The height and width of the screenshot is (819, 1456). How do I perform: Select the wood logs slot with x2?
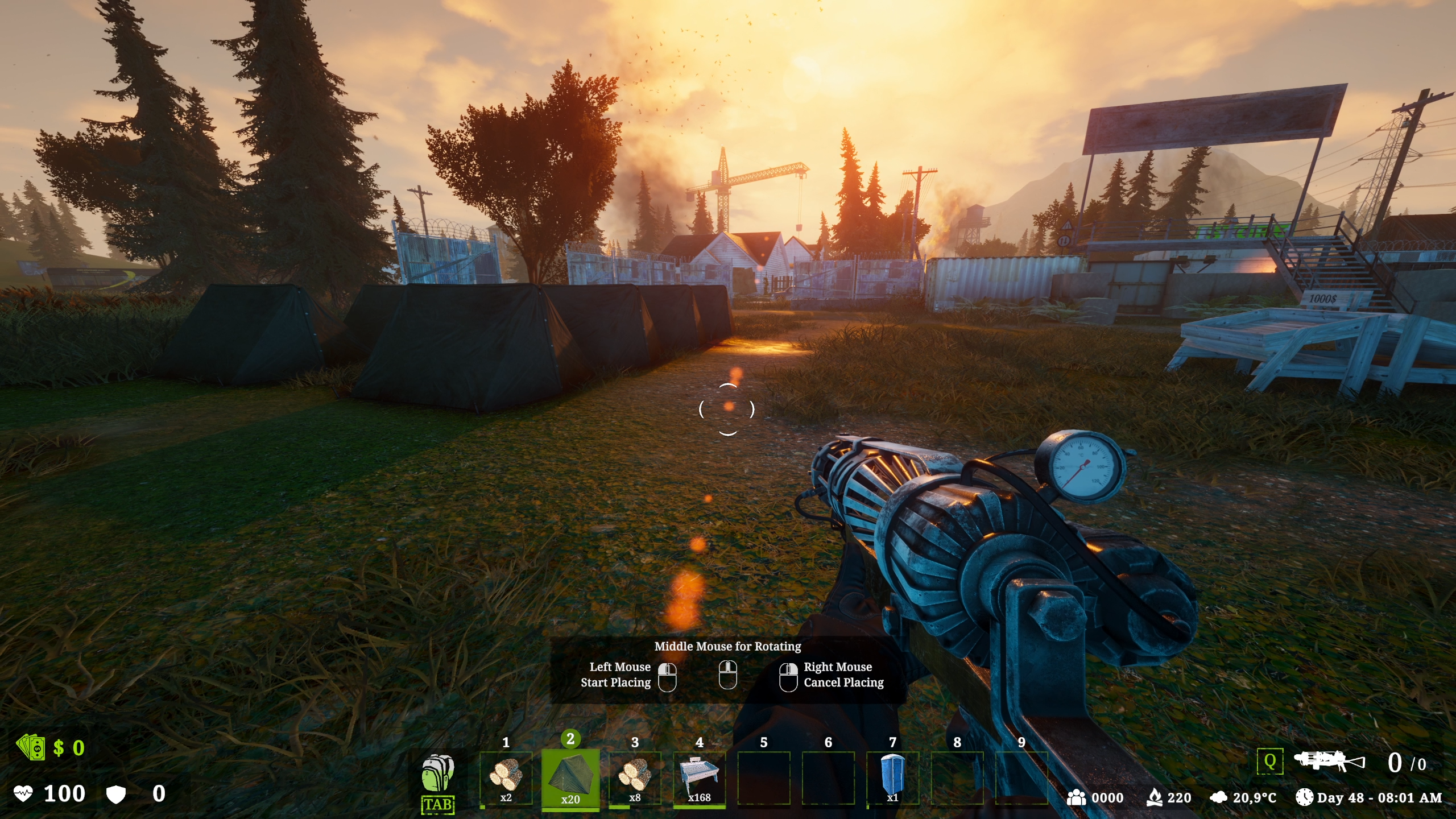click(506, 777)
